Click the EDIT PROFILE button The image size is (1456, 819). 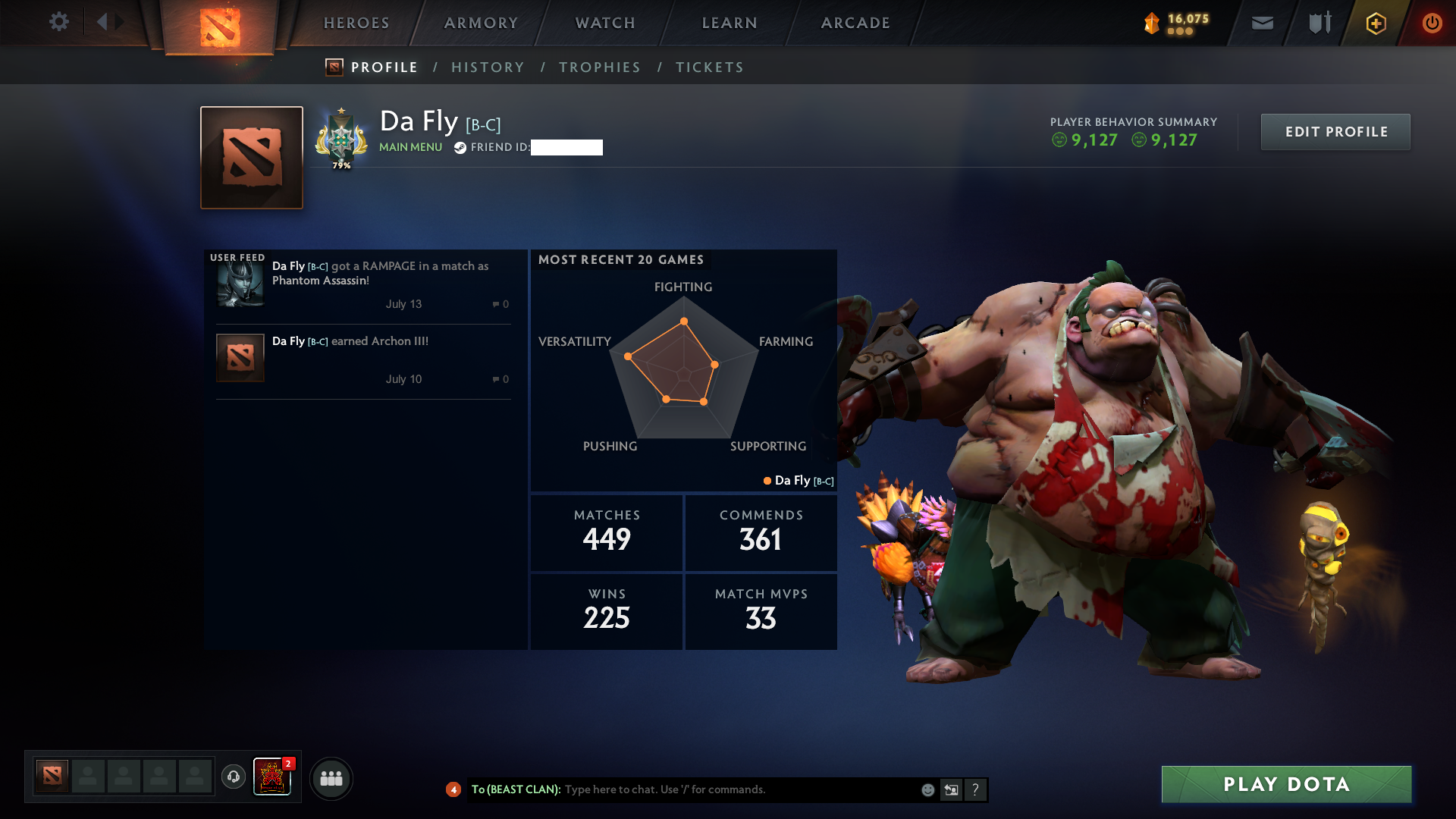pos(1335,131)
